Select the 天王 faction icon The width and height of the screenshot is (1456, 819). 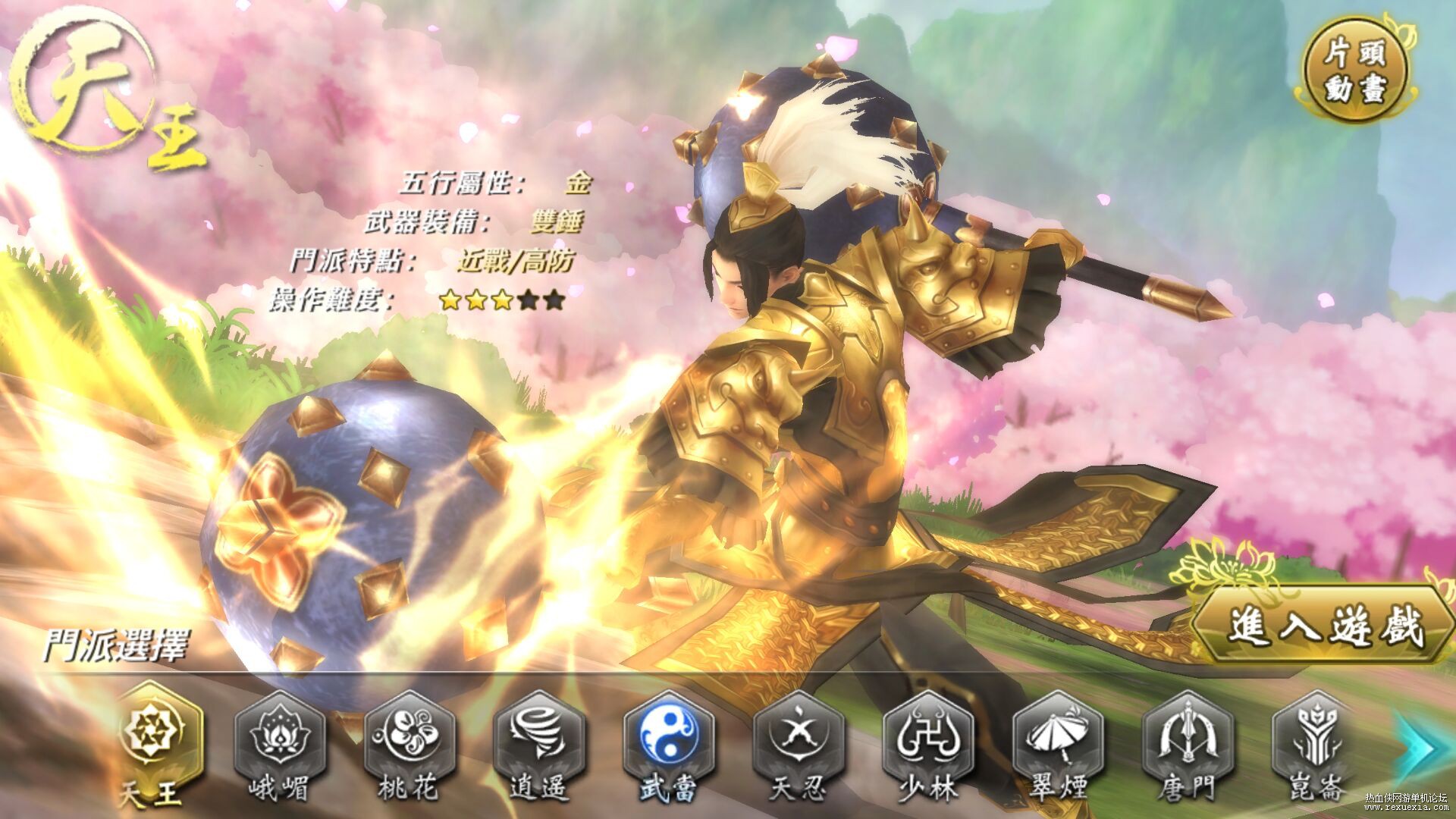[x=162, y=731]
